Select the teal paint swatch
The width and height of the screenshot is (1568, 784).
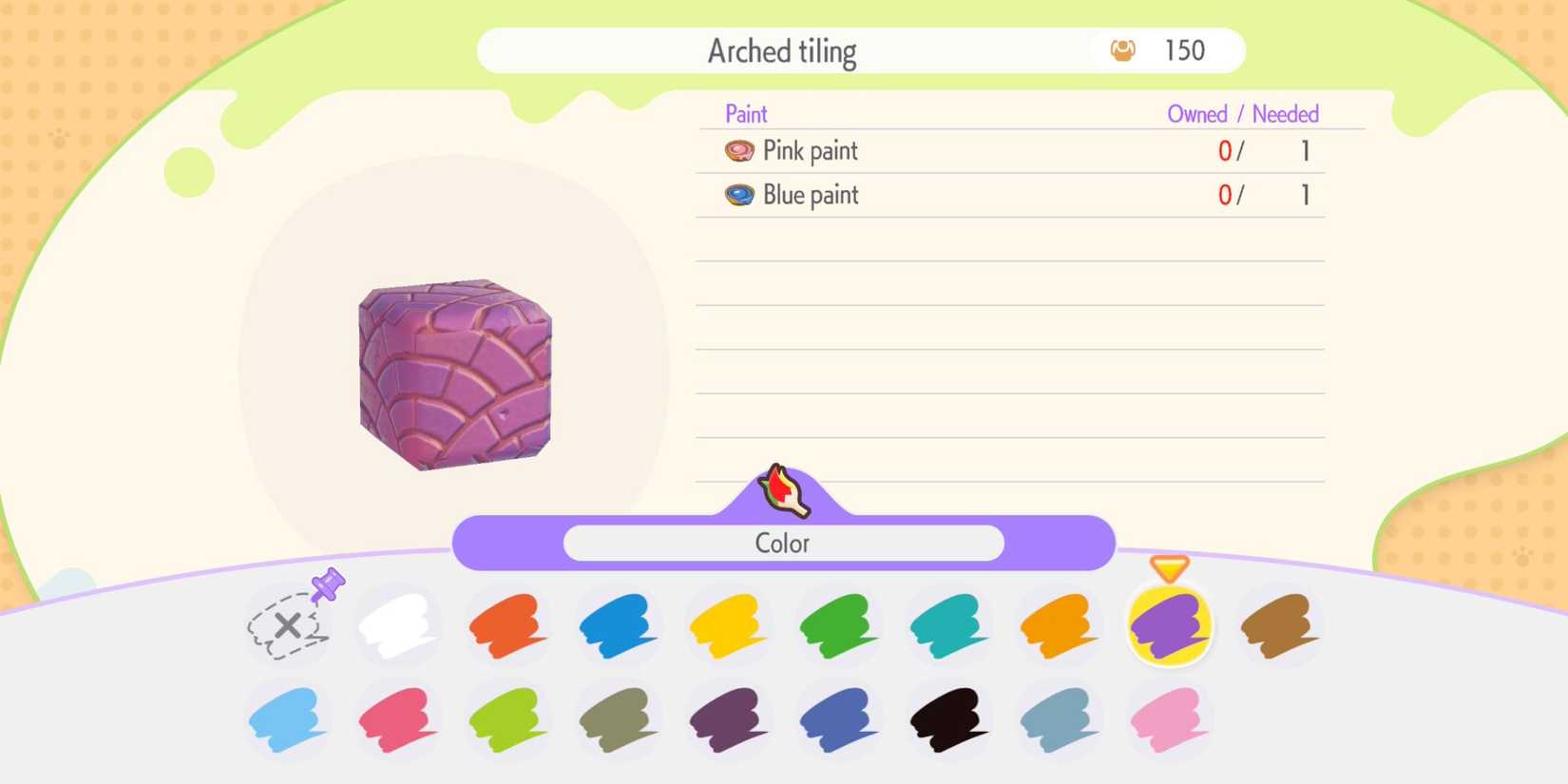click(x=949, y=626)
